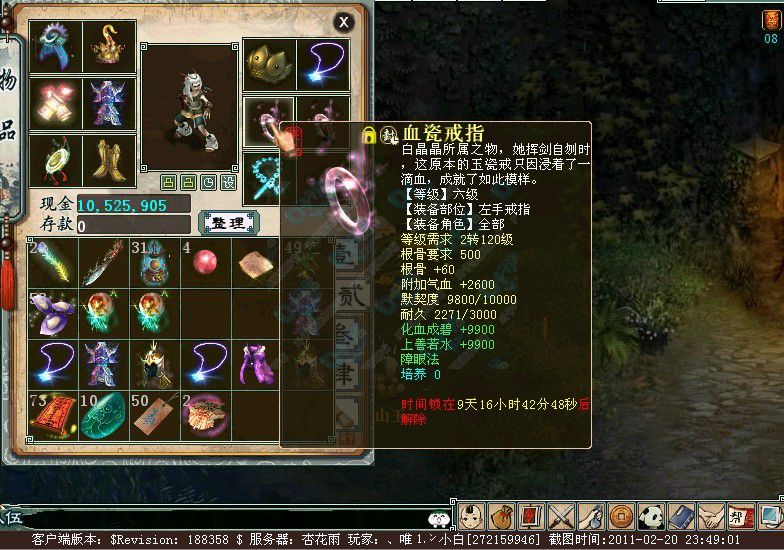Select the purple robe in the bag

256,362
